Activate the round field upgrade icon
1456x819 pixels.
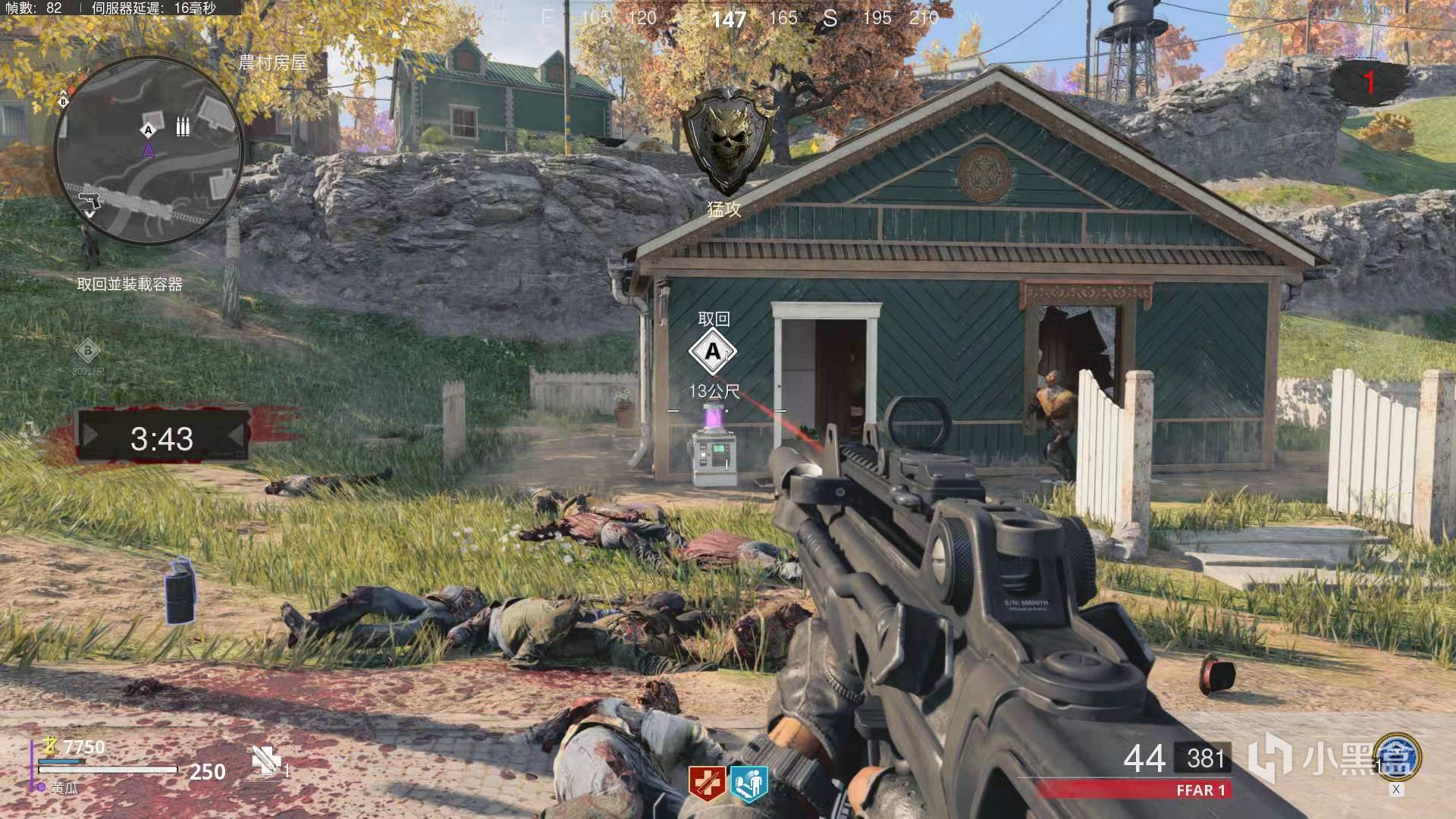point(1396,756)
